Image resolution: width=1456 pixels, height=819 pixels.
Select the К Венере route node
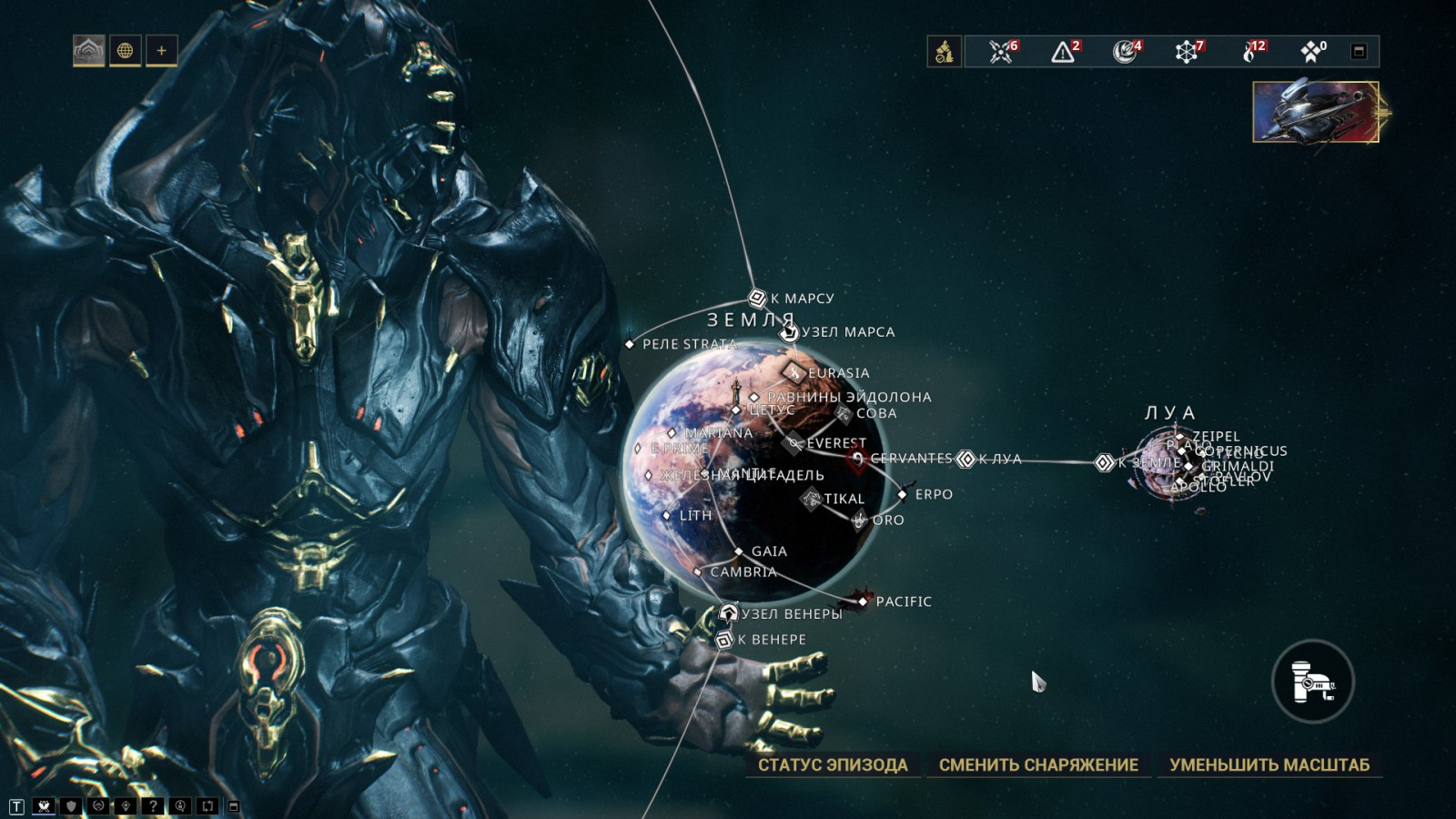click(724, 640)
